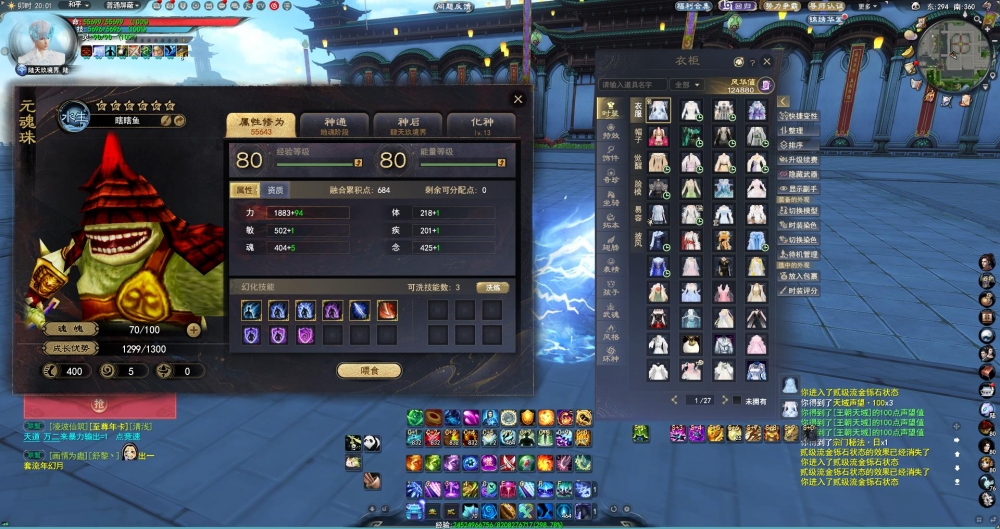Click the 洗炼 skill refine button
Viewport: 1000px width, 529px height.
pyautogui.click(x=491, y=287)
